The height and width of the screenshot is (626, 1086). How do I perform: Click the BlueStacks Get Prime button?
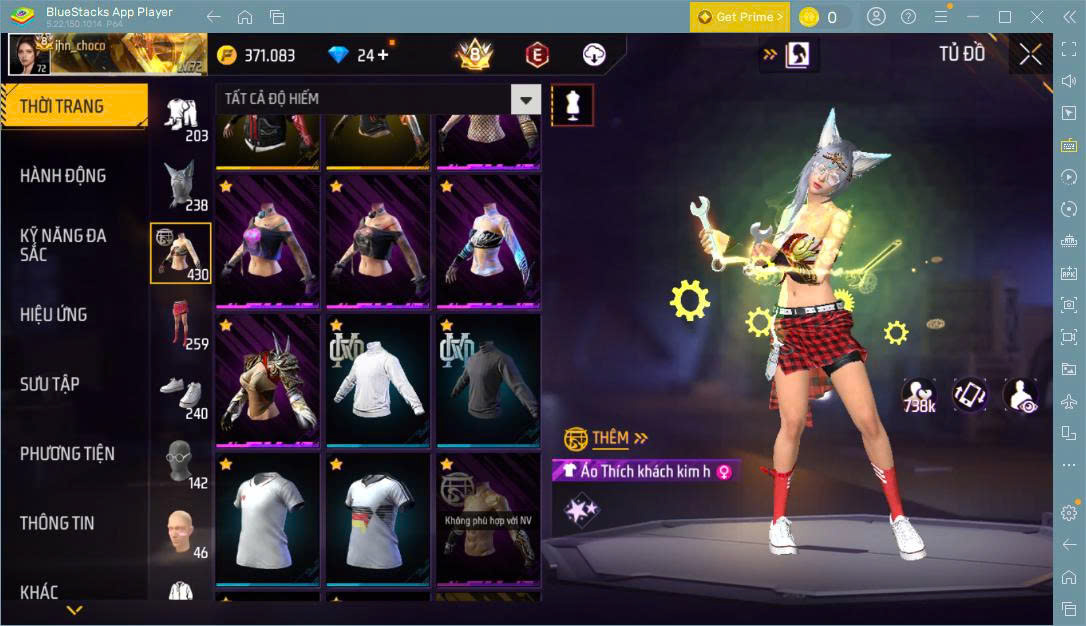(x=740, y=17)
